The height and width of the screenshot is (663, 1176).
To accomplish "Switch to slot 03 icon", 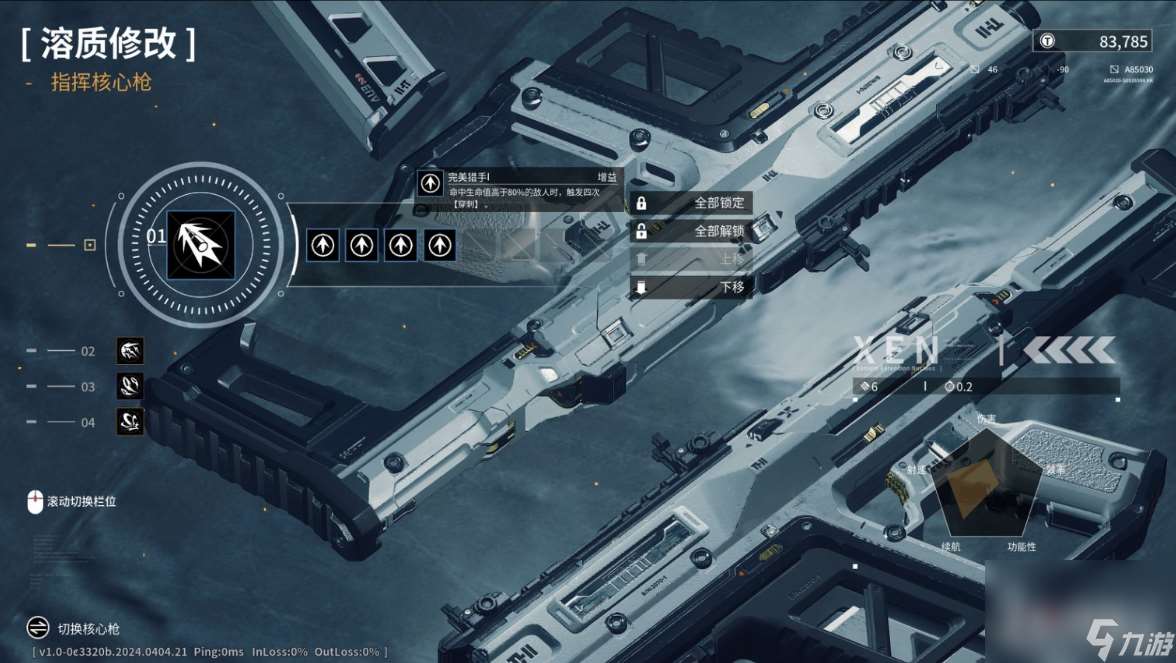I will pos(130,386).
